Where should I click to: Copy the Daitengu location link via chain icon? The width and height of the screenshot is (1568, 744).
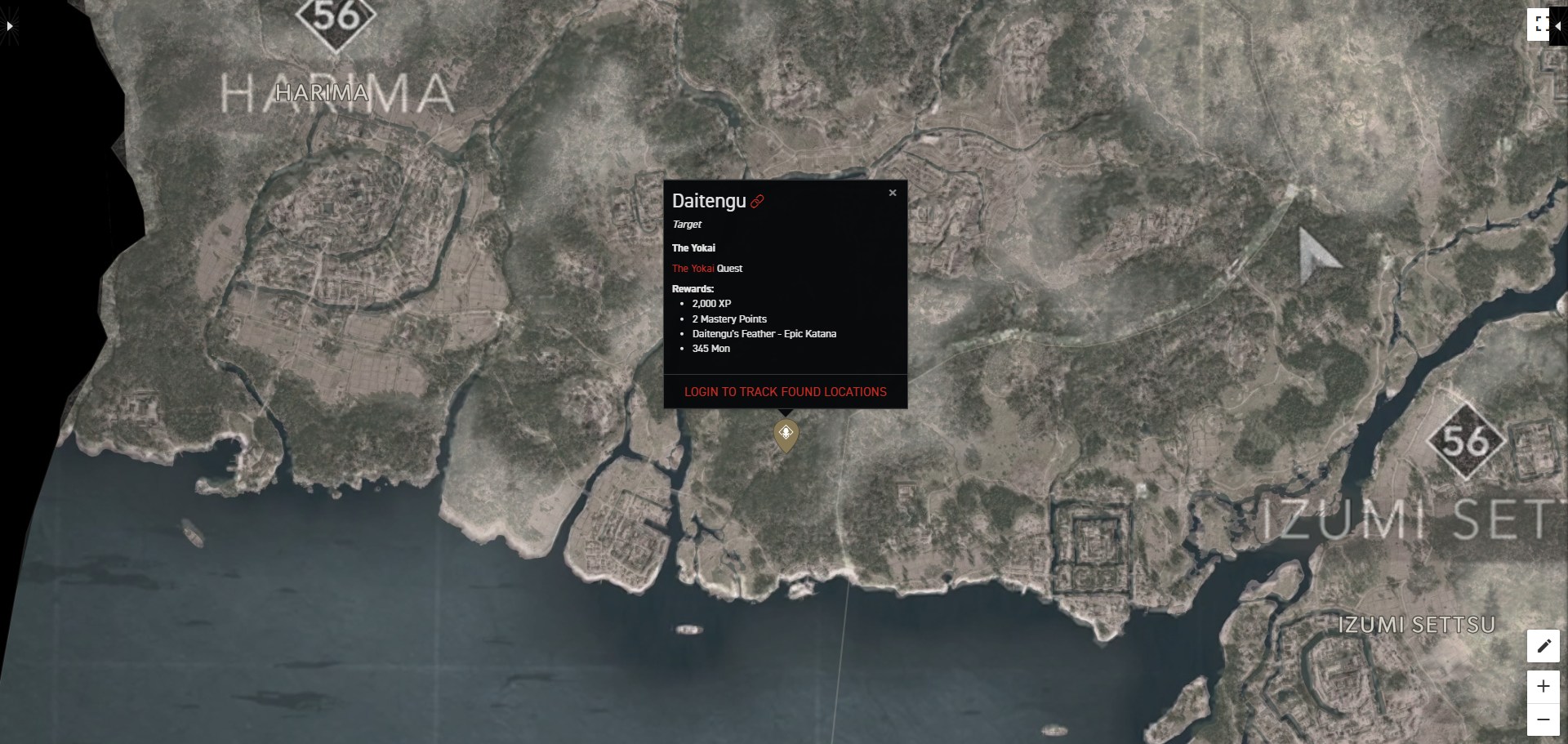[x=759, y=201]
